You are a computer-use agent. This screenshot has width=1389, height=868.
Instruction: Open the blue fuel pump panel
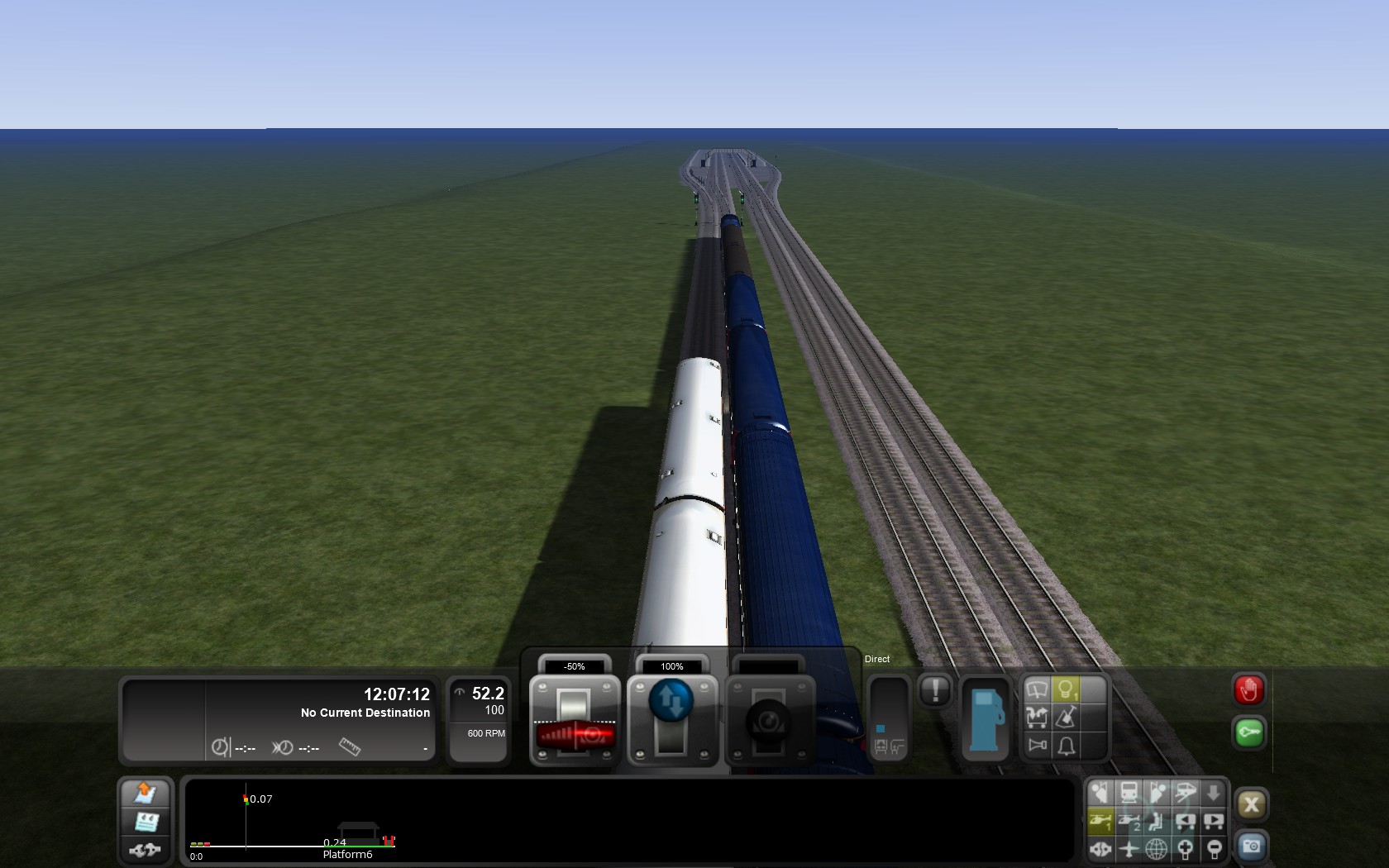985,718
